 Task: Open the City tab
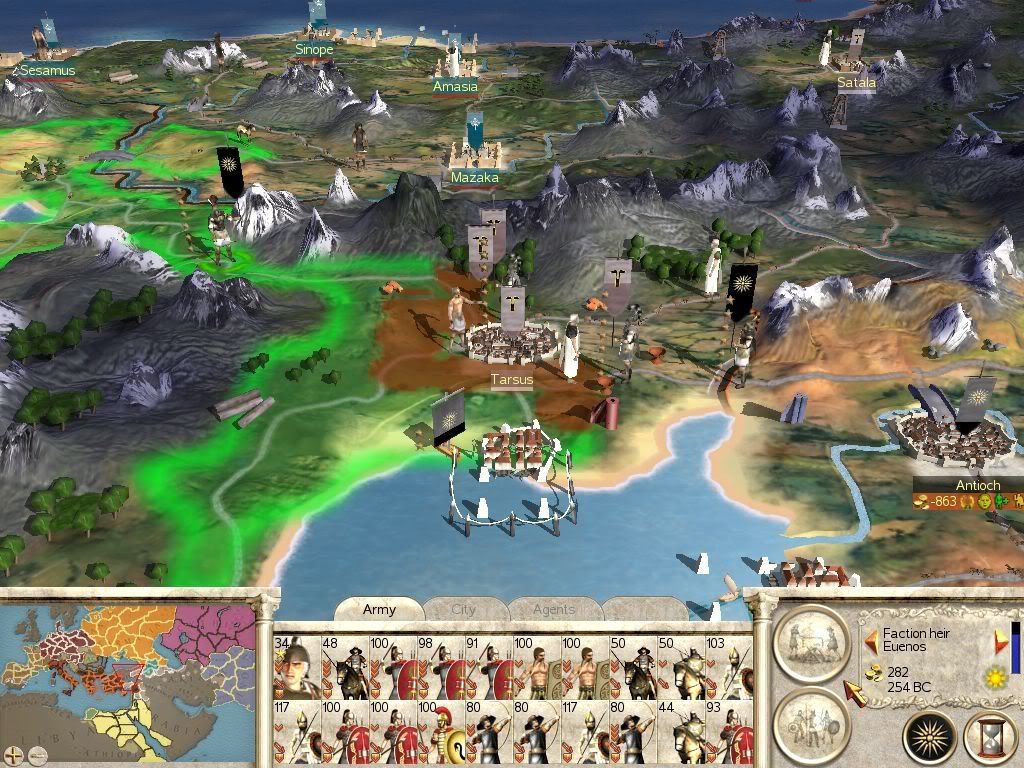pos(464,610)
